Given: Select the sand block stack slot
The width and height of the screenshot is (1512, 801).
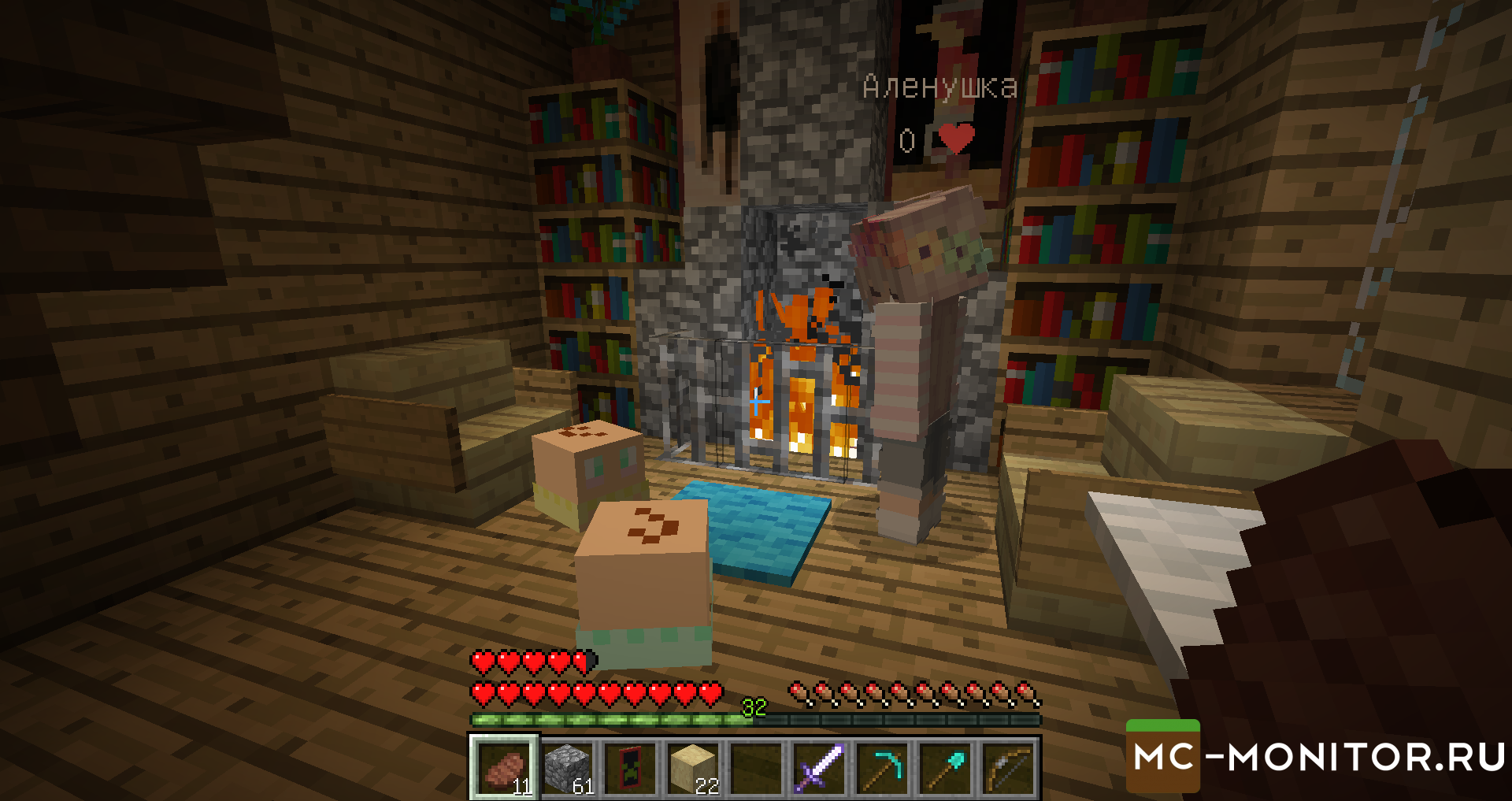Looking at the screenshot, I should point(694,767).
